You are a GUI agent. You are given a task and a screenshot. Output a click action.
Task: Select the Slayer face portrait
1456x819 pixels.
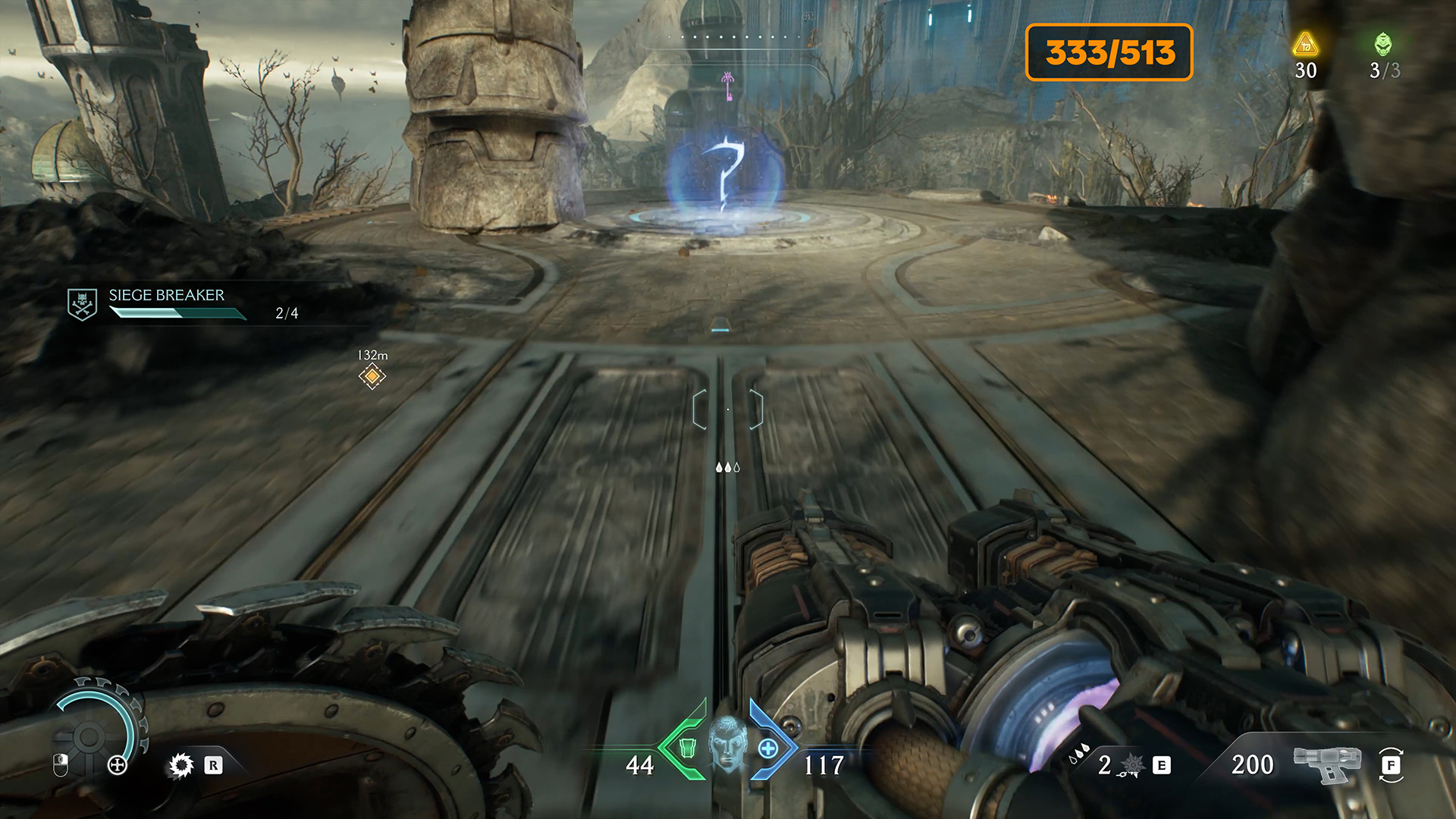727,744
